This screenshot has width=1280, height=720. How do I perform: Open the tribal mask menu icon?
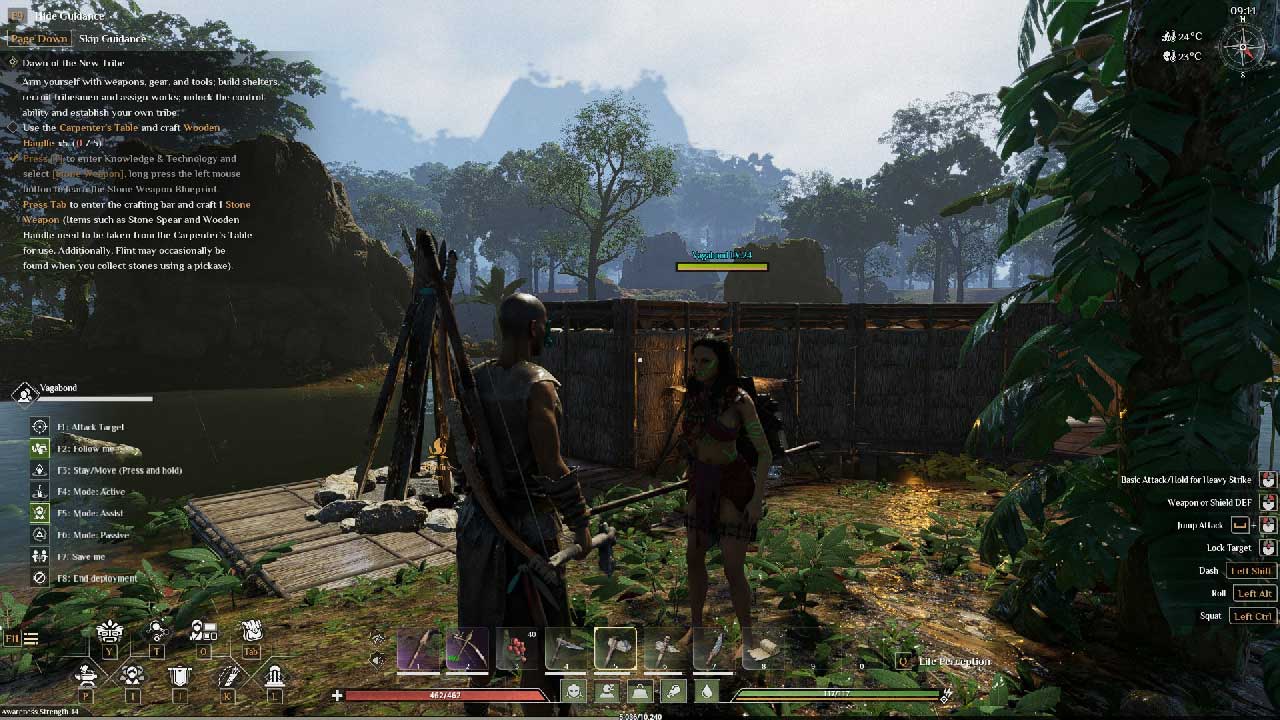pyautogui.click(x=109, y=632)
